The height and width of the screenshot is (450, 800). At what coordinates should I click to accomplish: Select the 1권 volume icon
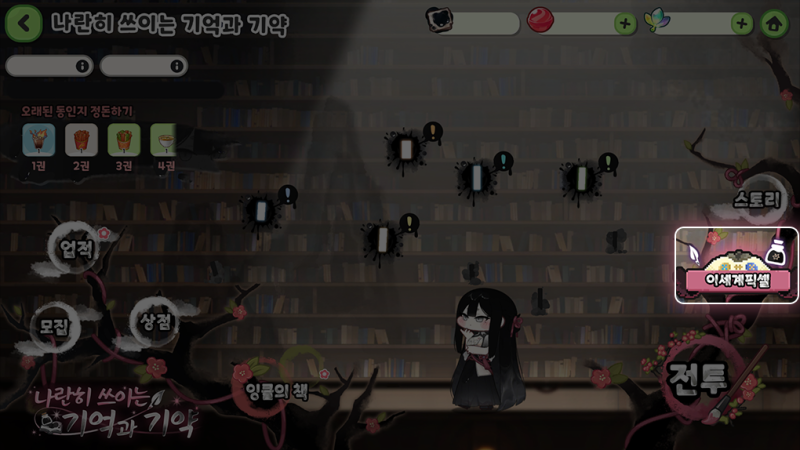coord(38,140)
